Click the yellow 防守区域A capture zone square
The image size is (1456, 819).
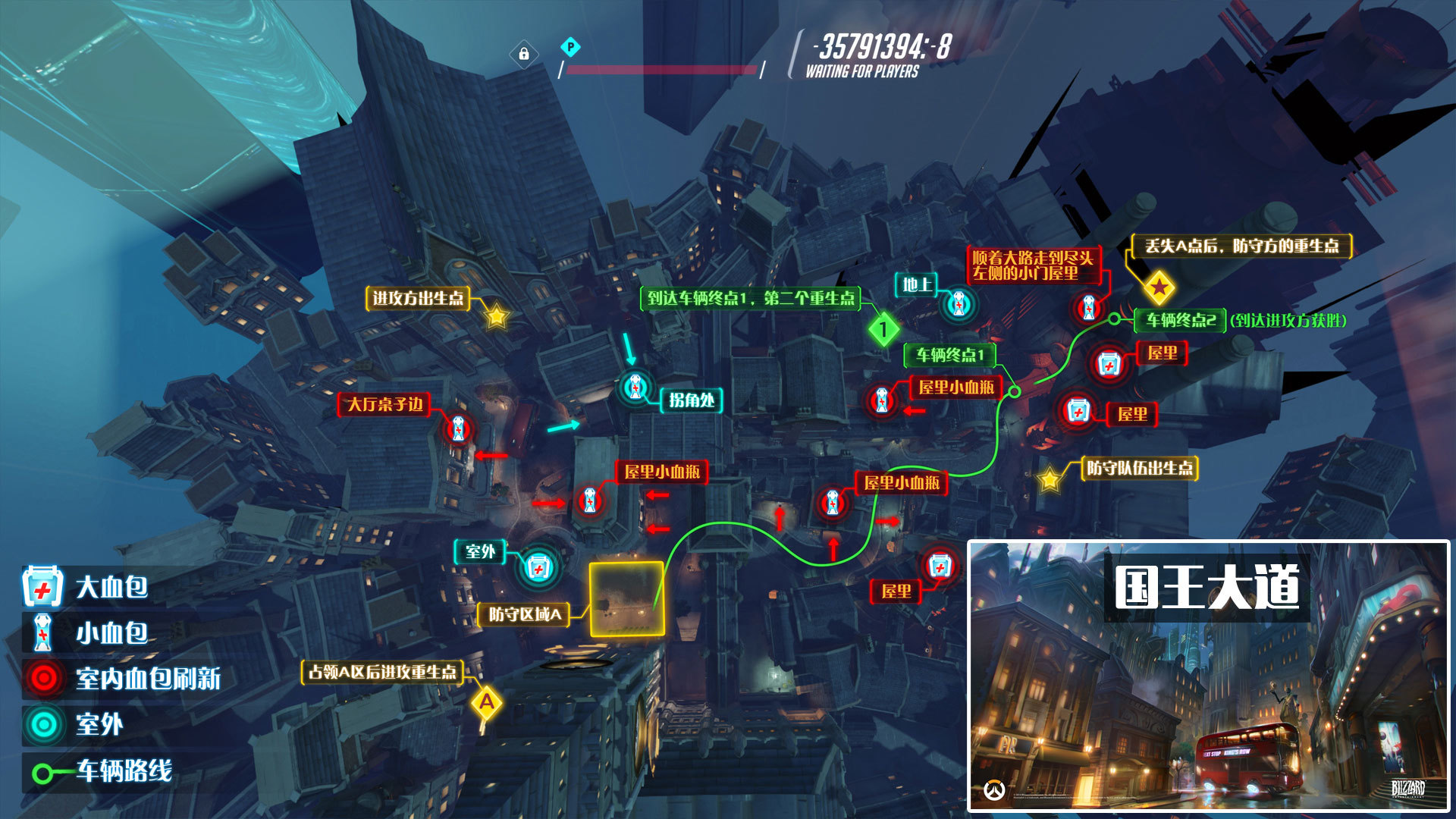click(627, 598)
